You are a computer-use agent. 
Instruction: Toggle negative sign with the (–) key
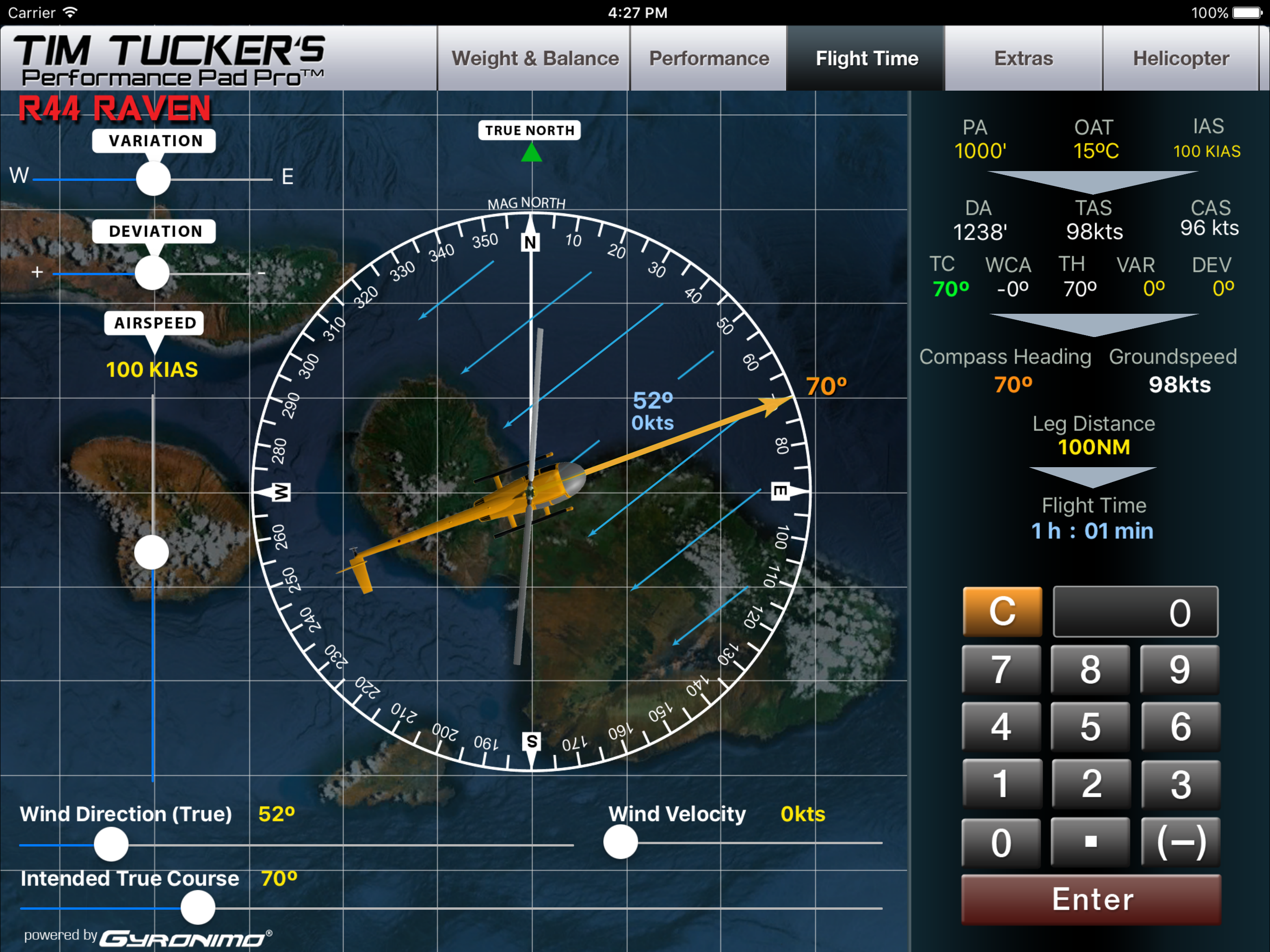pyautogui.click(x=1180, y=842)
